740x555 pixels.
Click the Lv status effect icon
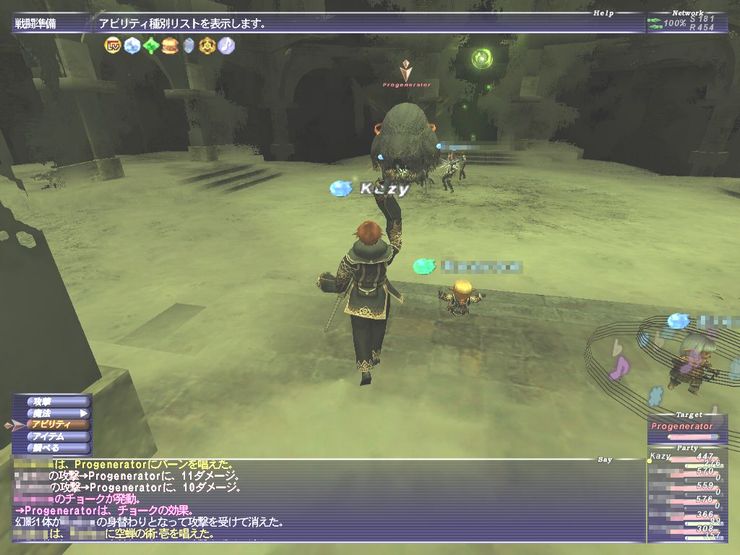pos(113,46)
